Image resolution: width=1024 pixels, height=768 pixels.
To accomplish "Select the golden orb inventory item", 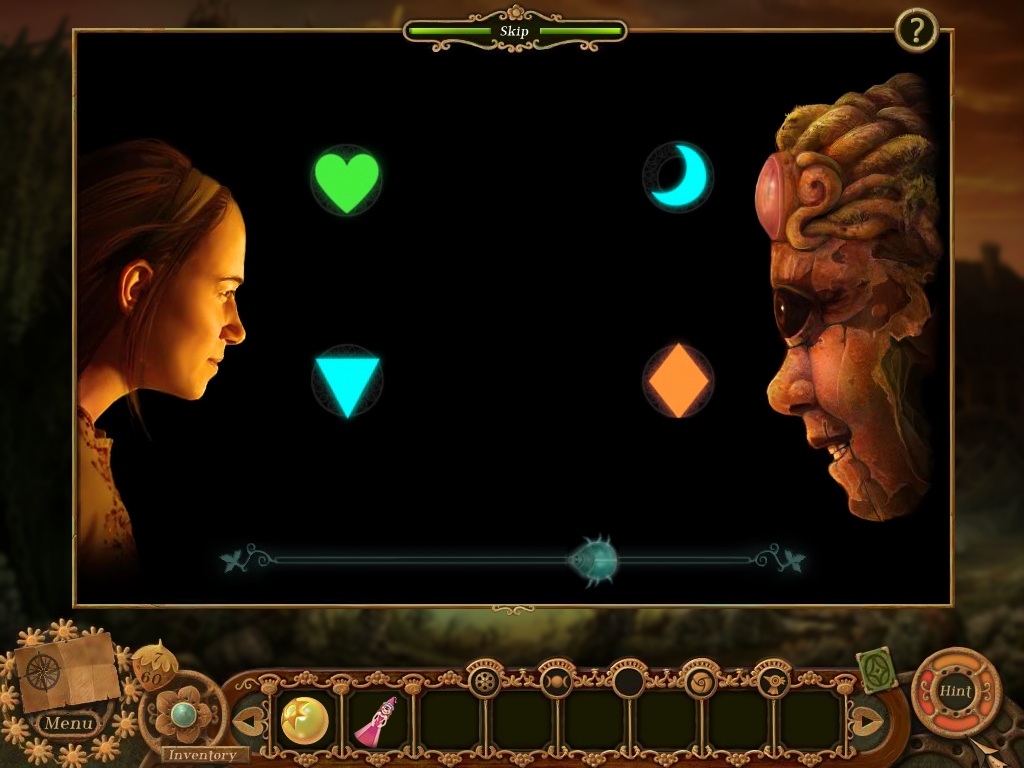I will click(305, 721).
